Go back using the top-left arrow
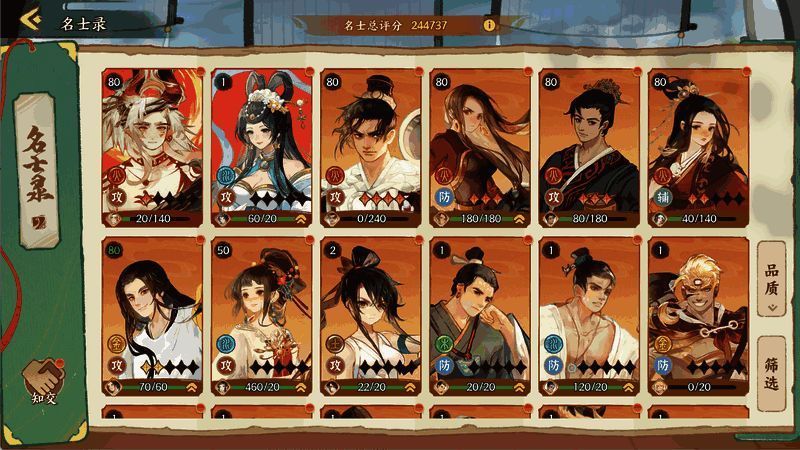Screen dimensions: 800x450 pos(30,20)
